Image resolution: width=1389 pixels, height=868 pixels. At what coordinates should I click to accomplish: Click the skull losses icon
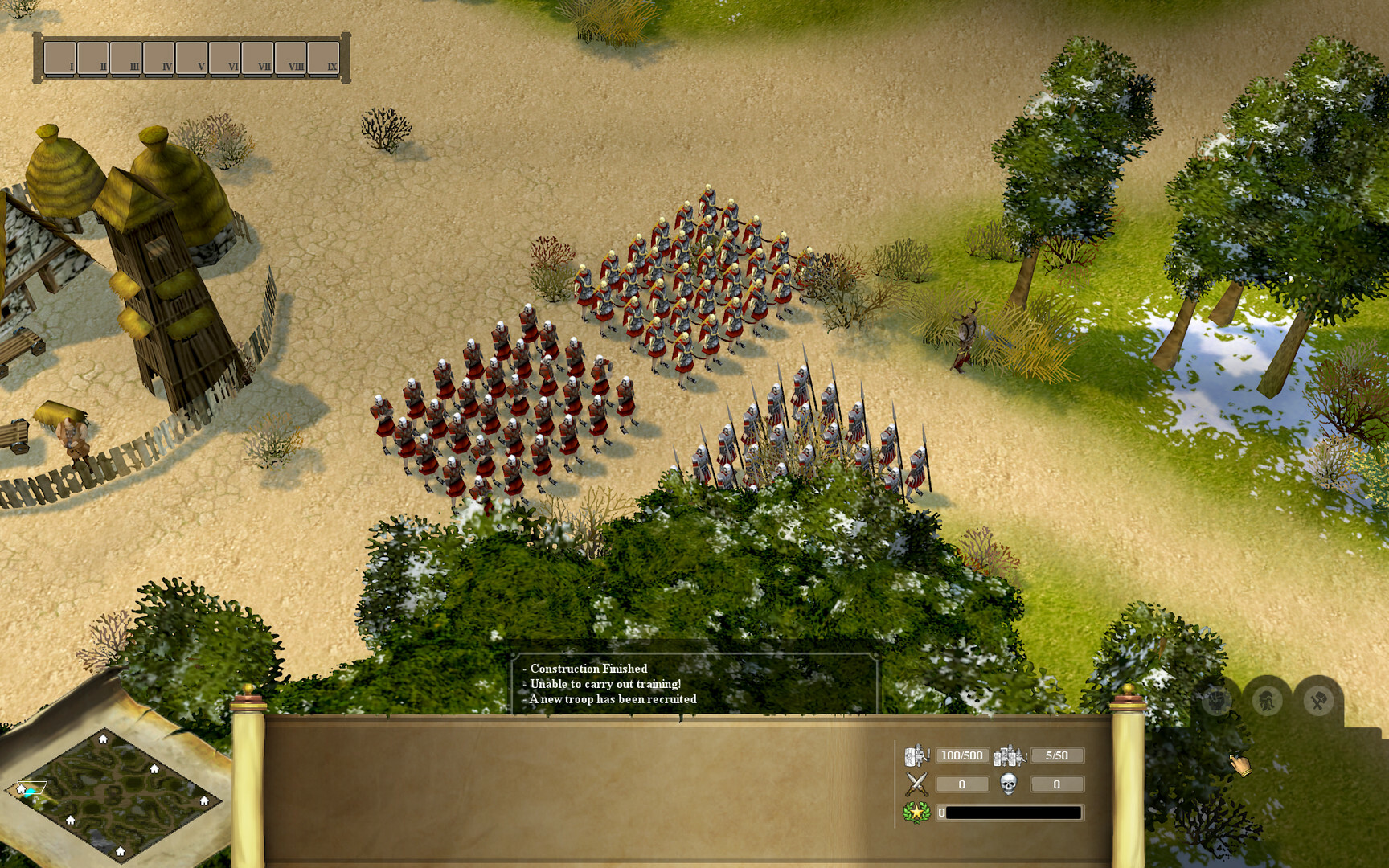pyautogui.click(x=1010, y=784)
